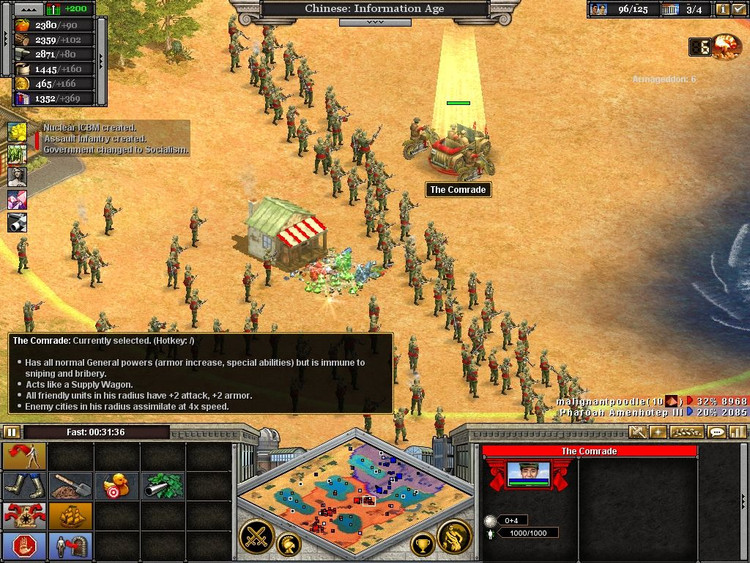Image resolution: width=750 pixels, height=563 pixels.
Task: Select the marching boots movement command
Action: 24,487
